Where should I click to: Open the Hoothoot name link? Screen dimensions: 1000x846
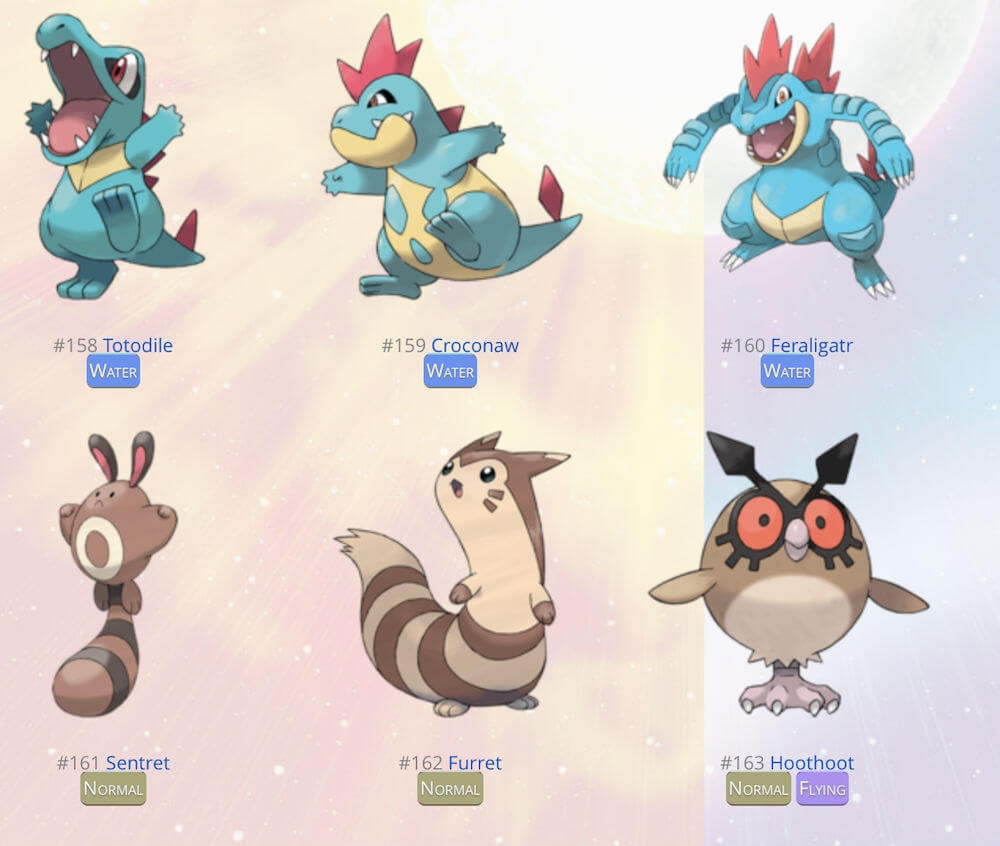click(x=811, y=763)
